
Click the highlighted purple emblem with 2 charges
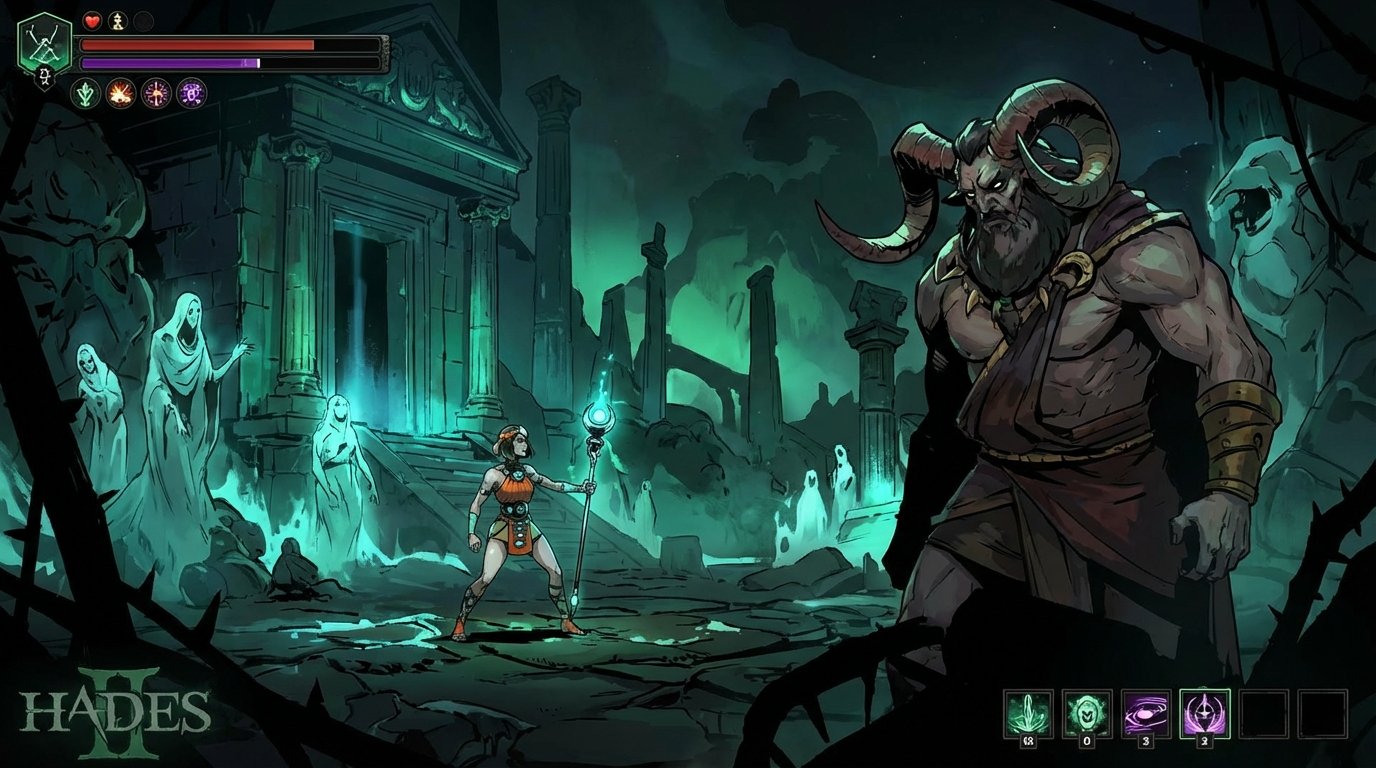pos(1203,712)
